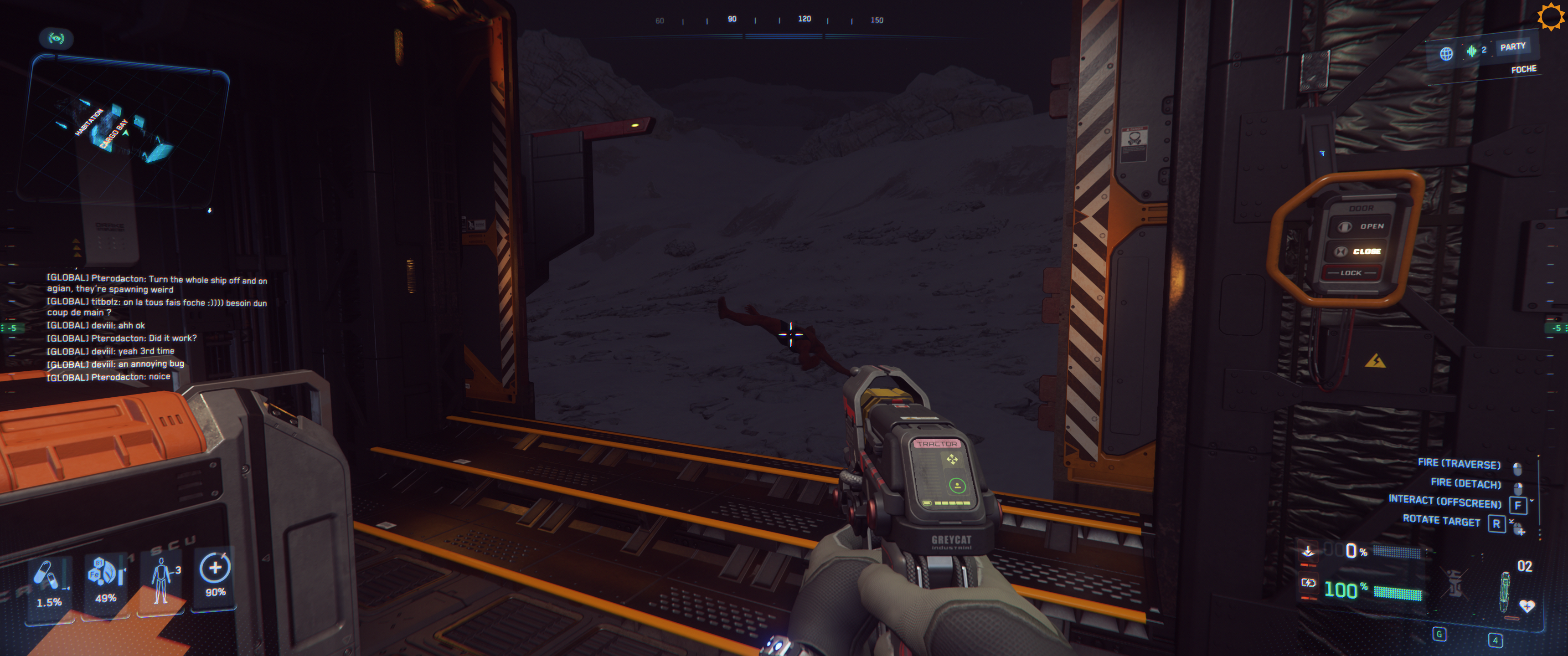The height and width of the screenshot is (656, 1568).
Task: Select the heart medical item icon
Action: pos(1527,605)
